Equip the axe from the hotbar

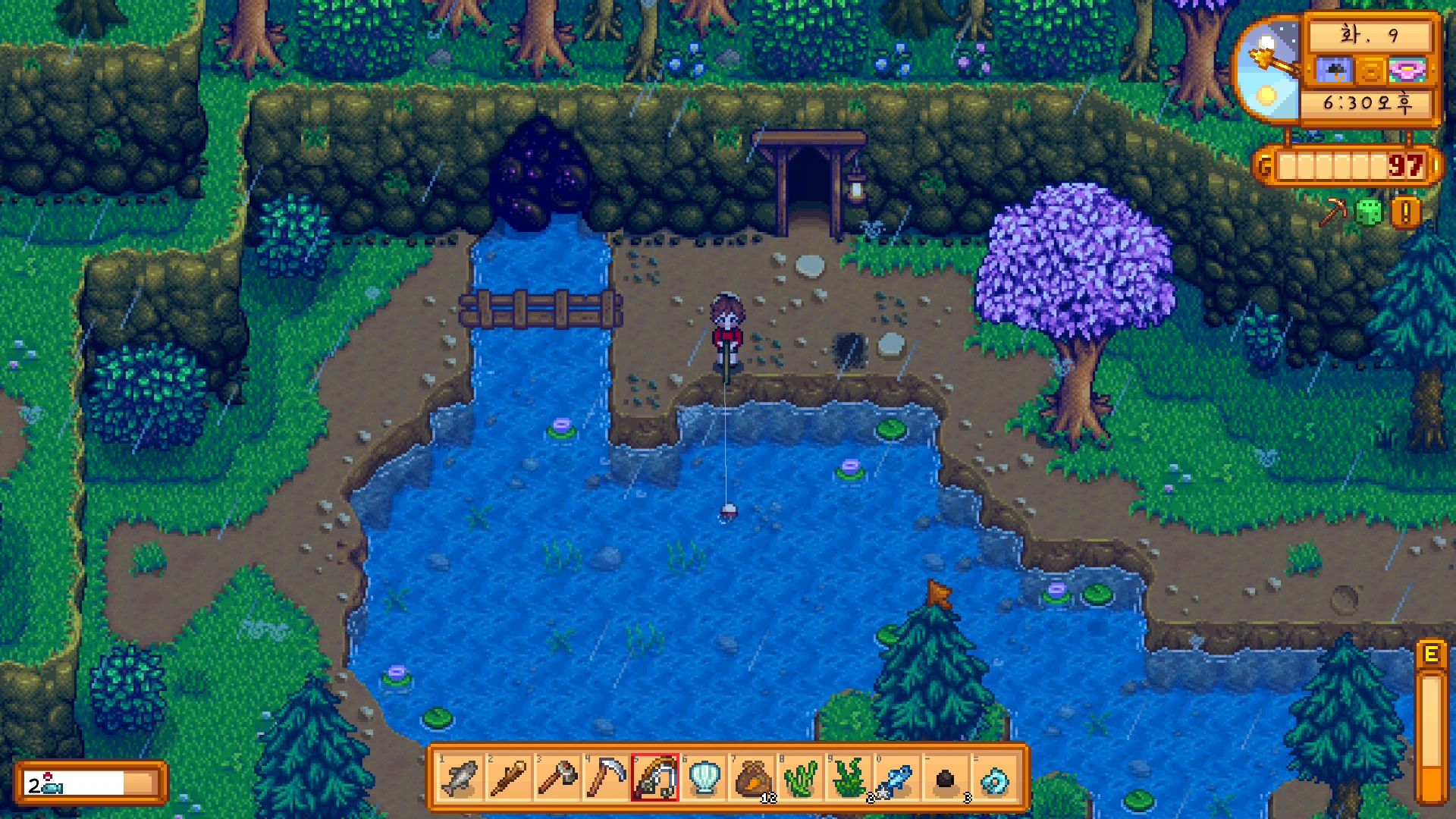point(557,778)
